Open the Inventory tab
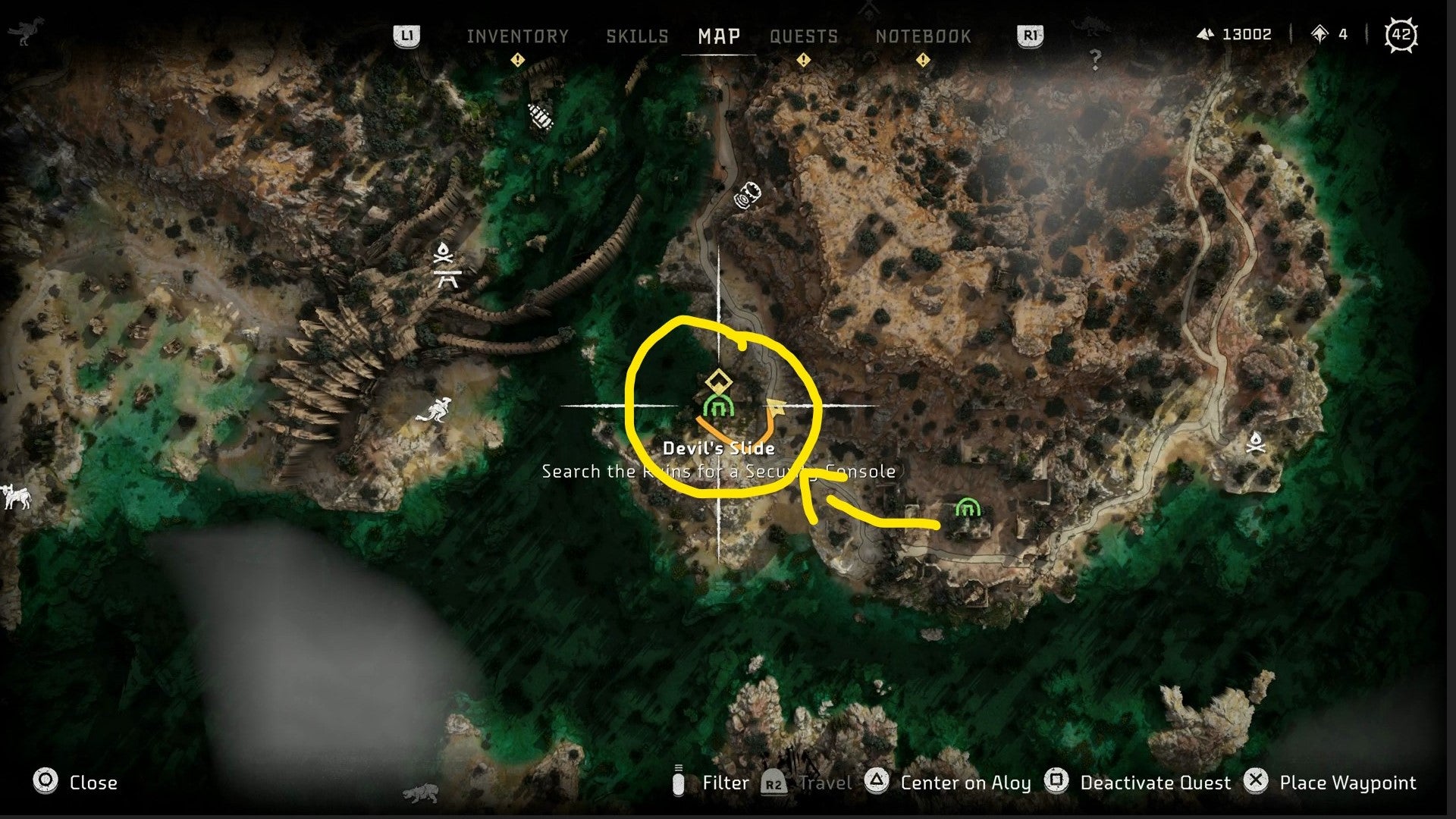1456x819 pixels. (x=519, y=35)
